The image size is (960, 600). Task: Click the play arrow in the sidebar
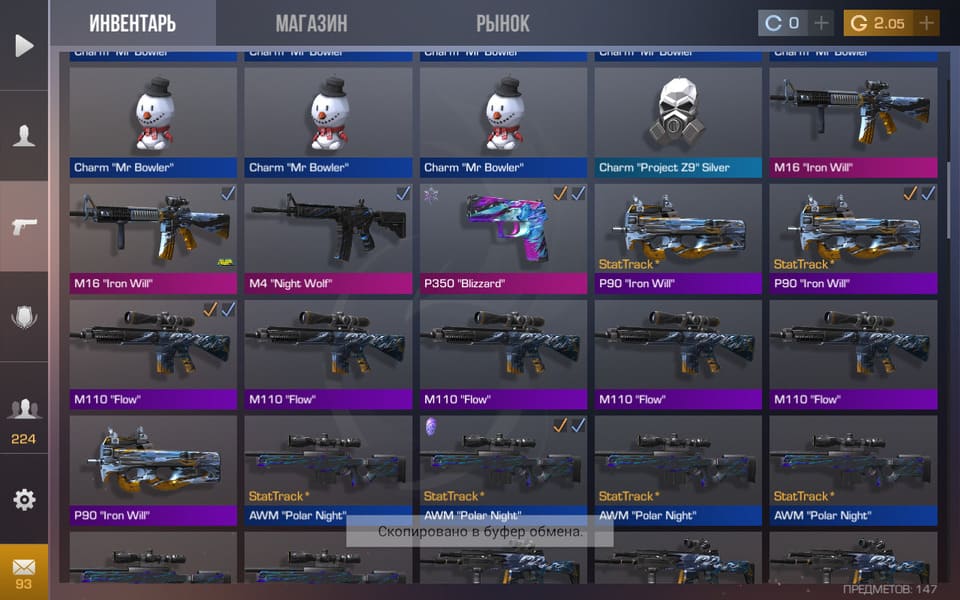tap(24, 45)
